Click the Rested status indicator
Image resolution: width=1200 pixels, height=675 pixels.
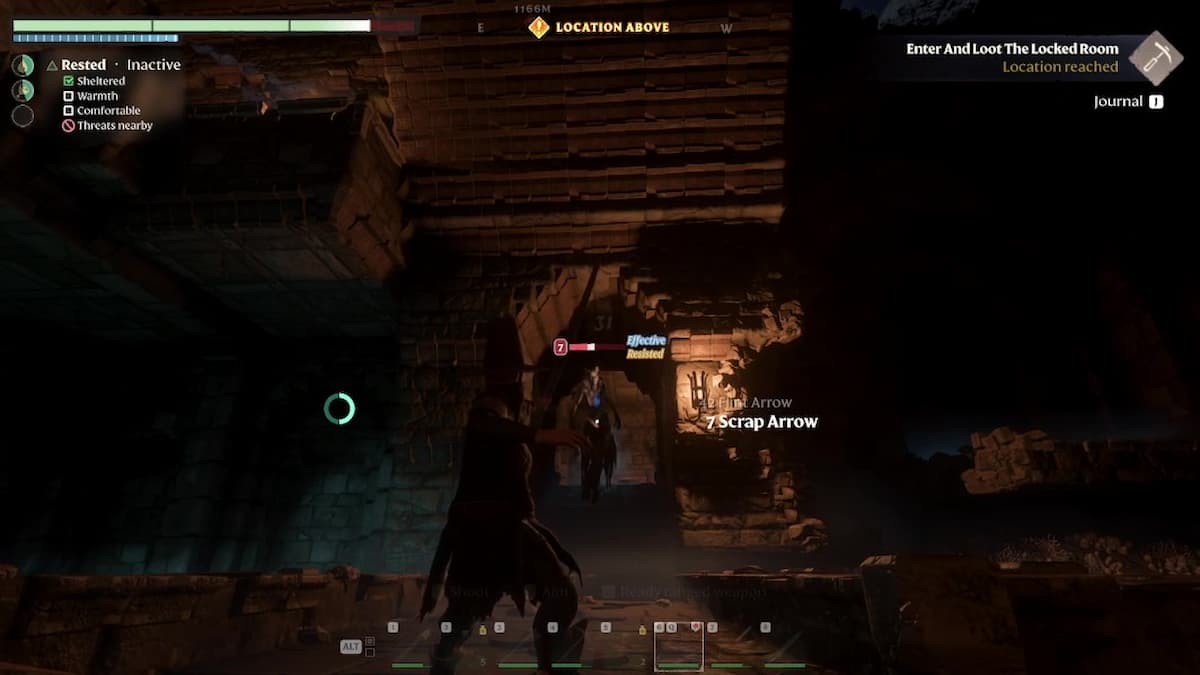[83, 65]
